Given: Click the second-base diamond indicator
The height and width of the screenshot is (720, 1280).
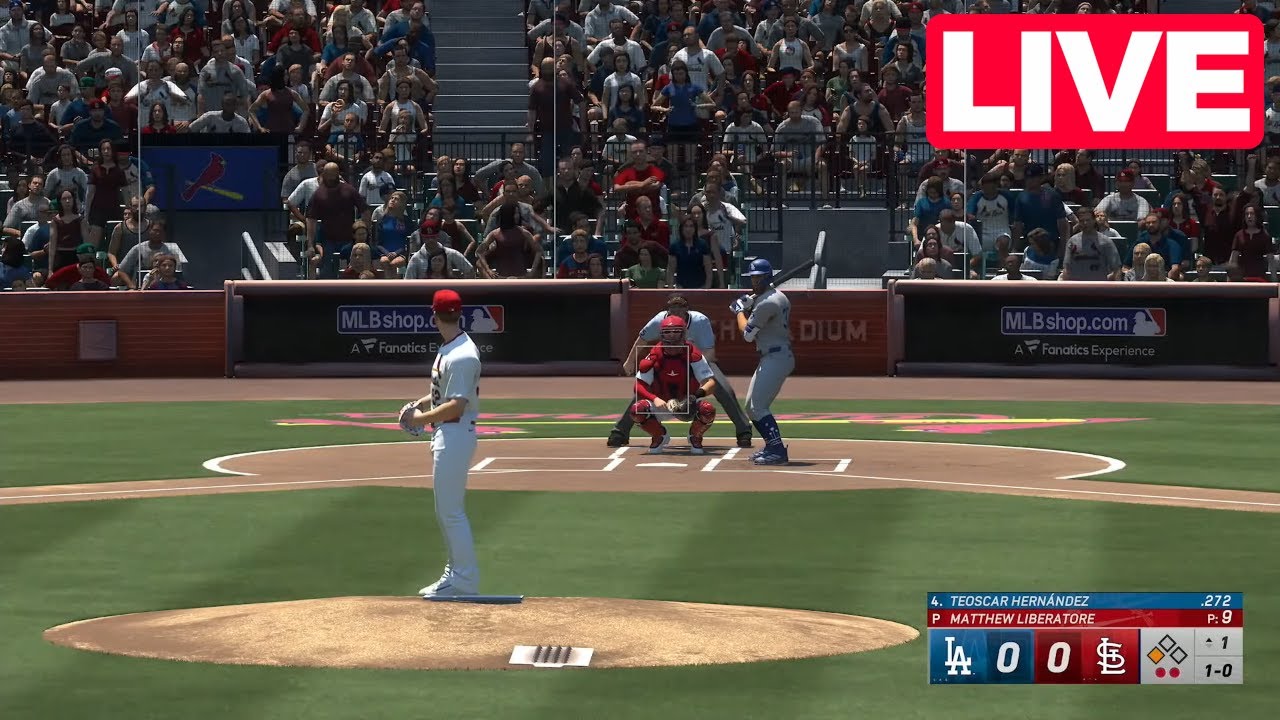Looking at the screenshot, I should click(x=1167, y=642).
